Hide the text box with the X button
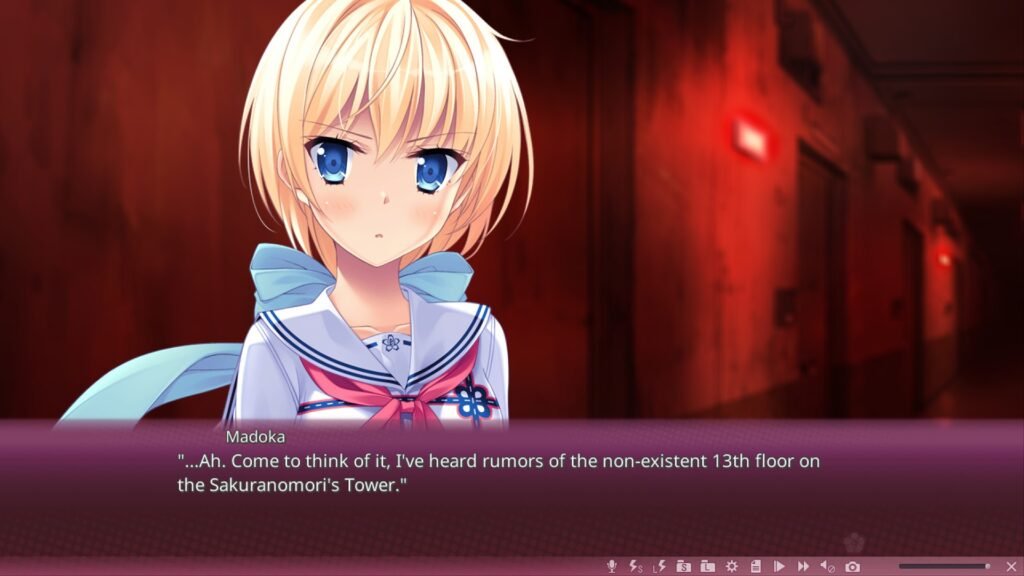The image size is (1024, 576). tap(1010, 566)
